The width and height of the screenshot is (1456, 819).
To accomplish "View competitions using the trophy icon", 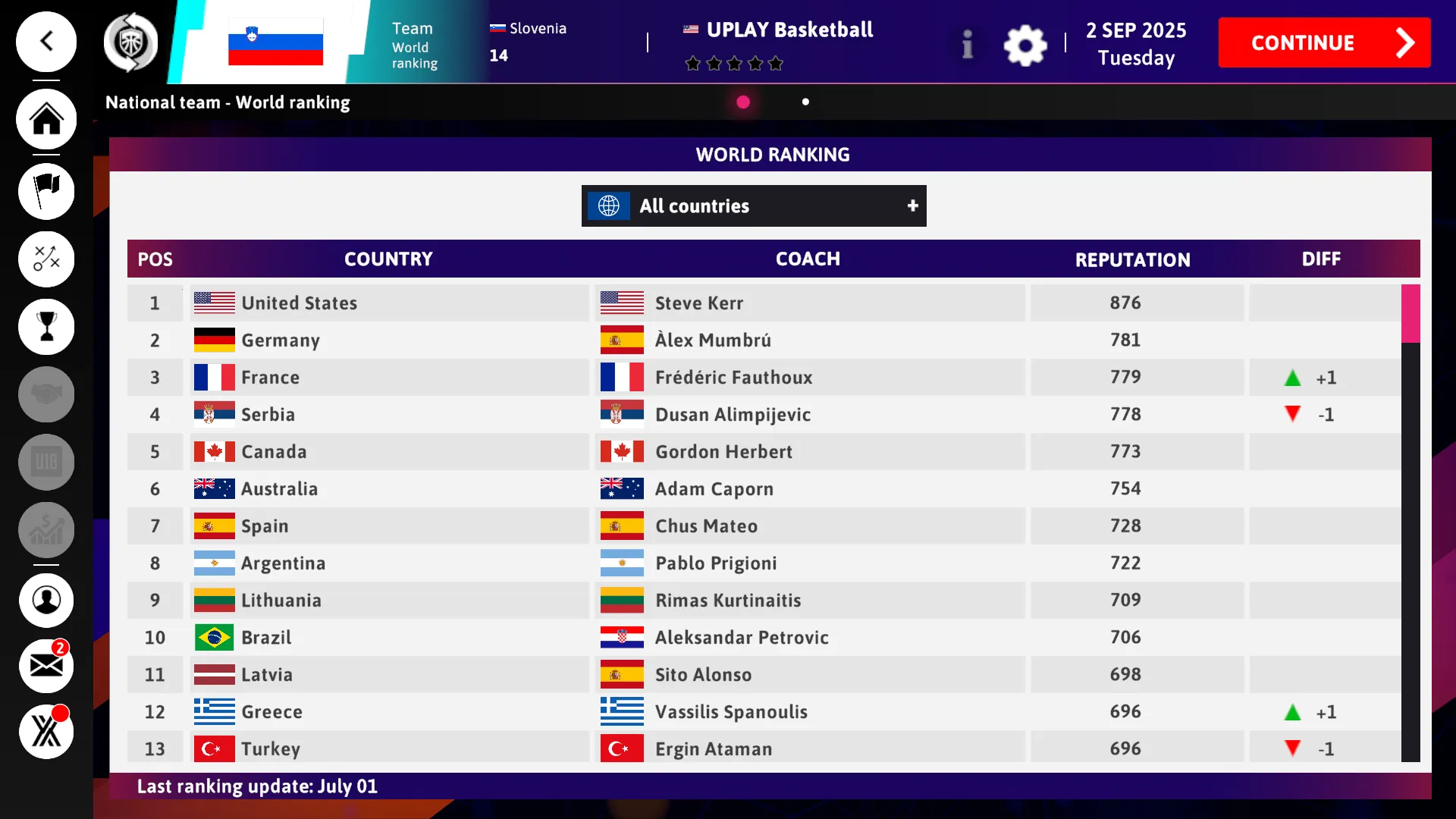I will click(x=45, y=326).
